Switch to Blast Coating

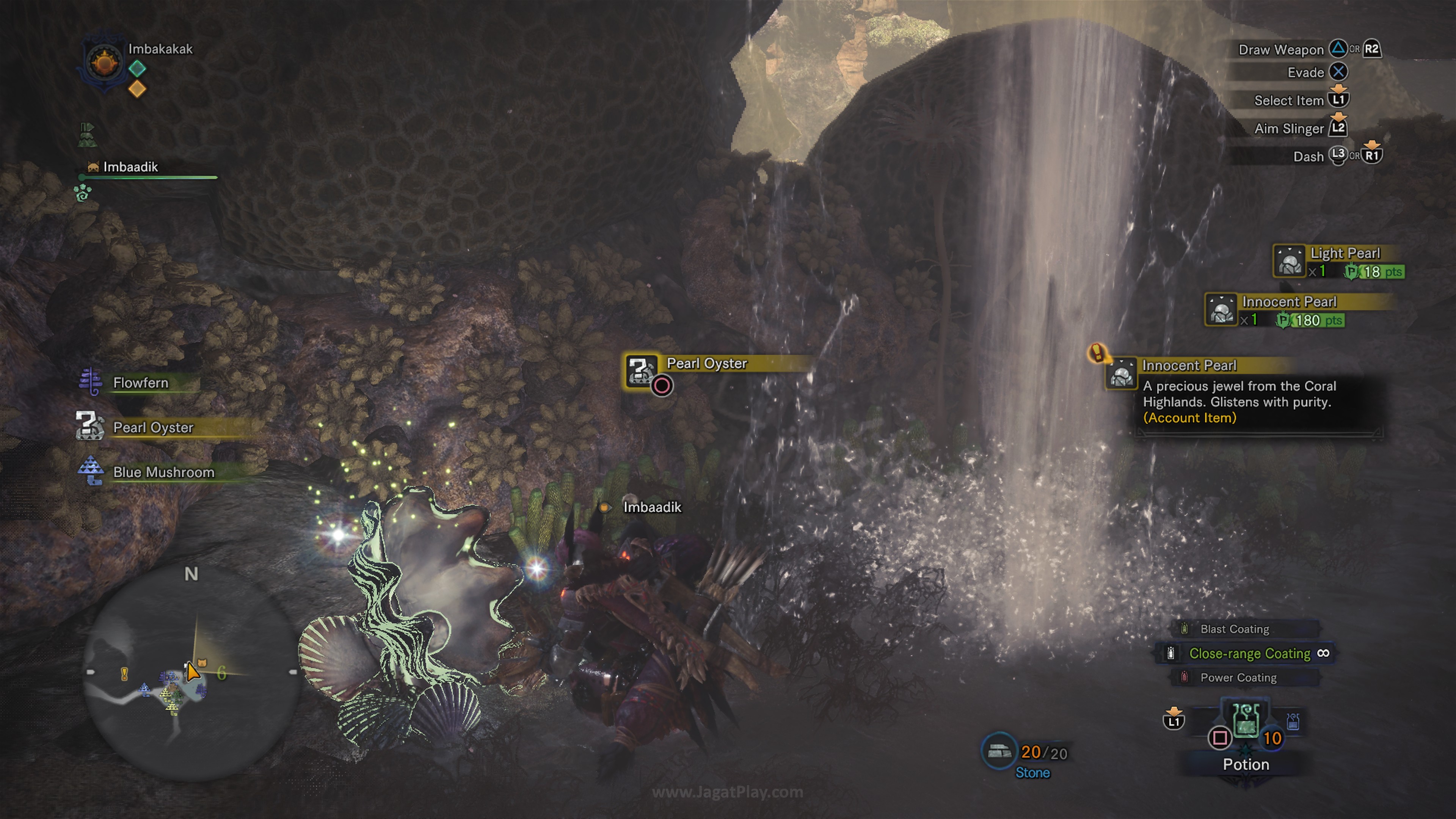point(1235,629)
